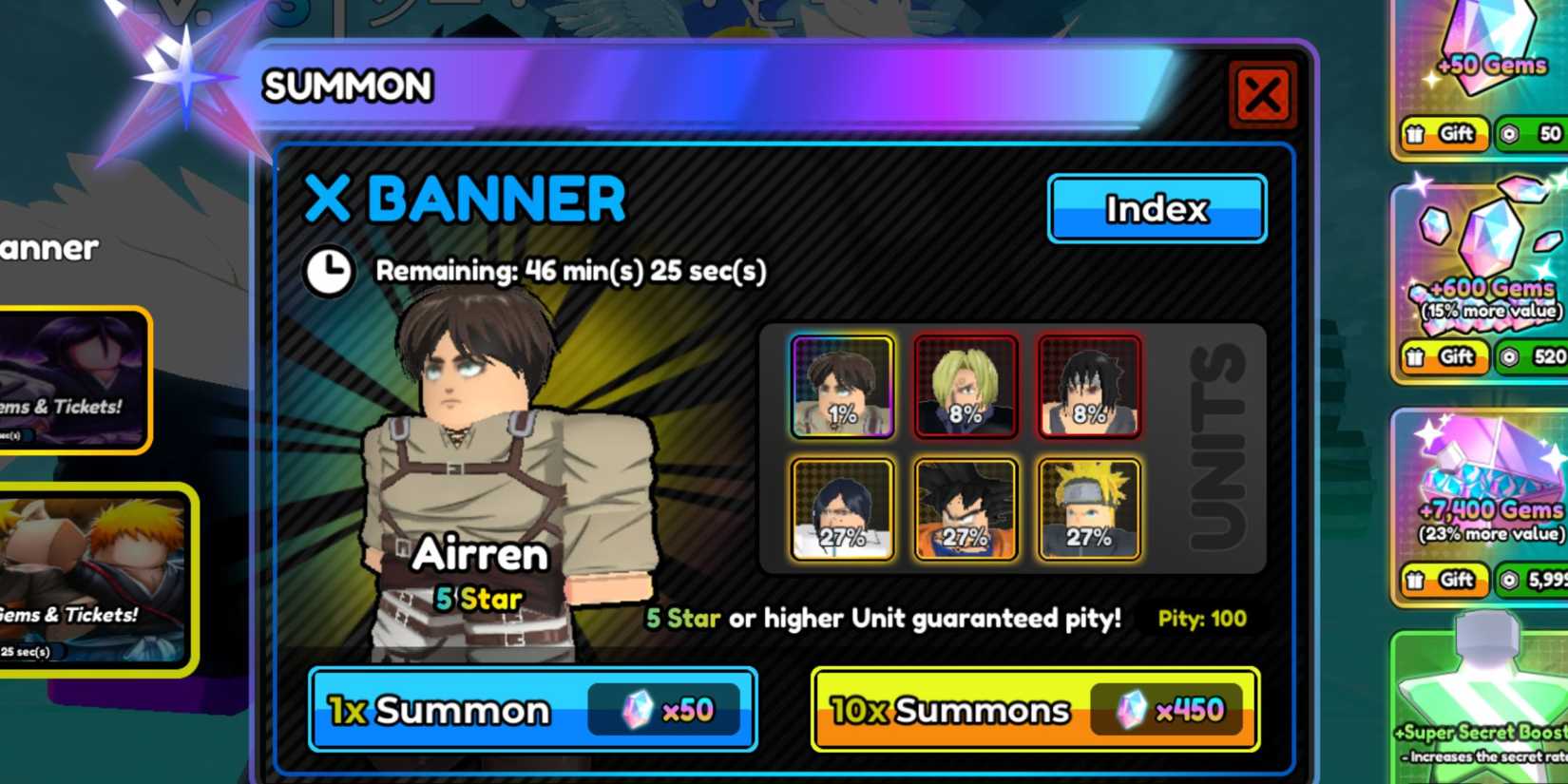Select the blonde 8% unit portrait
Viewport: 1568px width, 784px height.
(x=965, y=385)
